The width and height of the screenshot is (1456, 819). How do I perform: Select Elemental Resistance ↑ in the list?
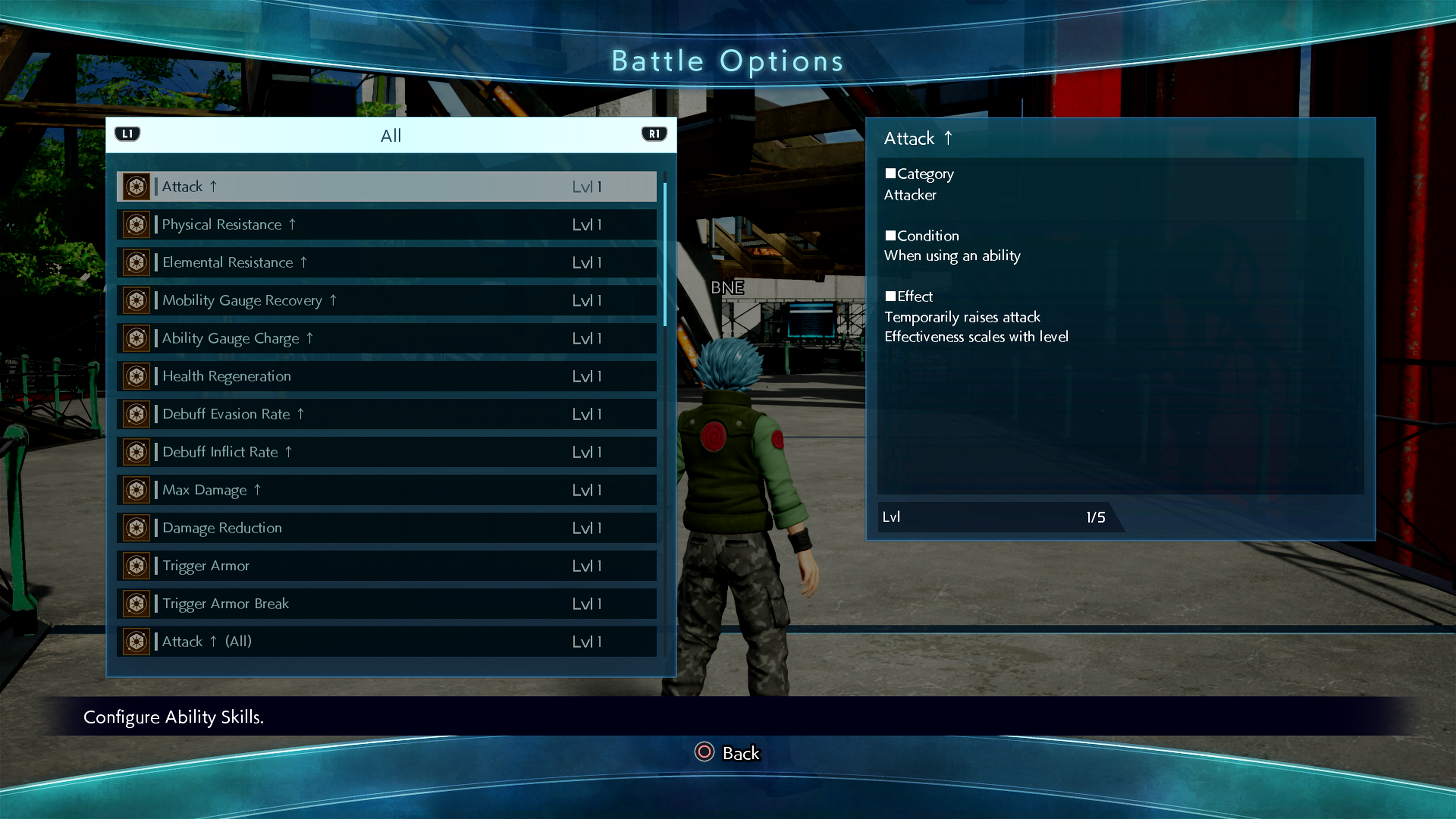[387, 262]
